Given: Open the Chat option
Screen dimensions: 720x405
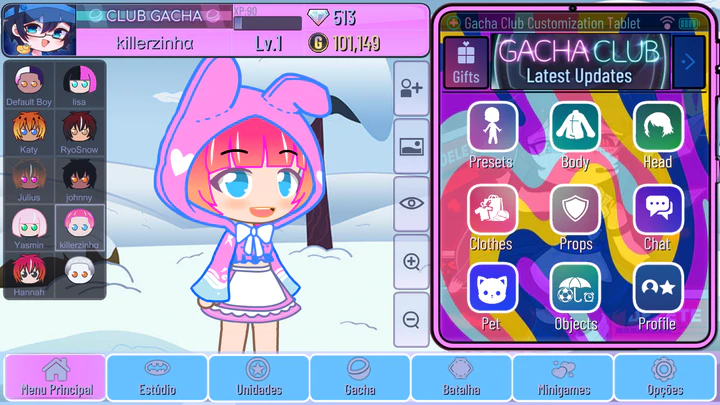Looking at the screenshot, I should click(x=658, y=211).
